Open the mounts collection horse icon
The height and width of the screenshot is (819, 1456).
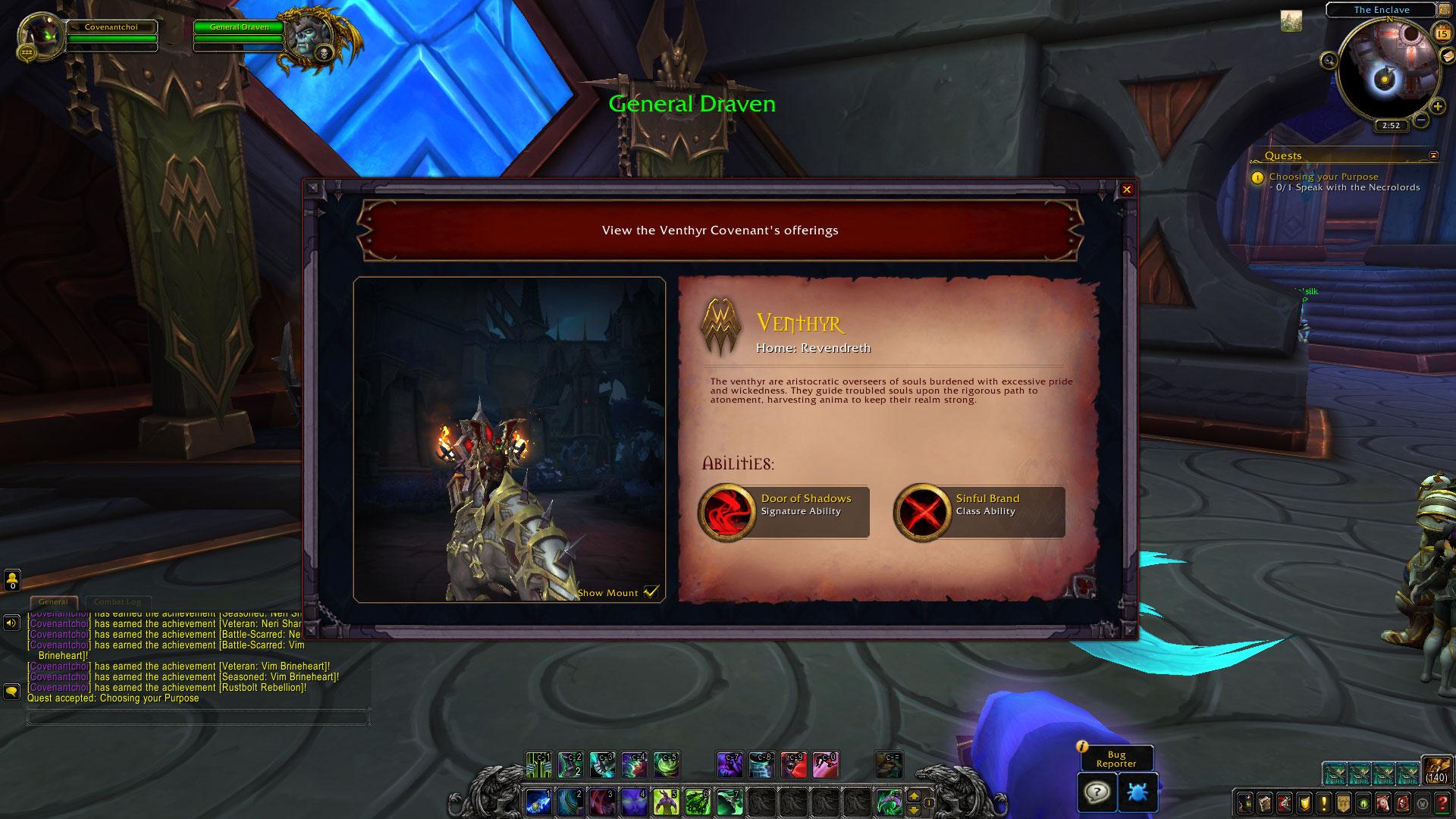coord(1382,802)
